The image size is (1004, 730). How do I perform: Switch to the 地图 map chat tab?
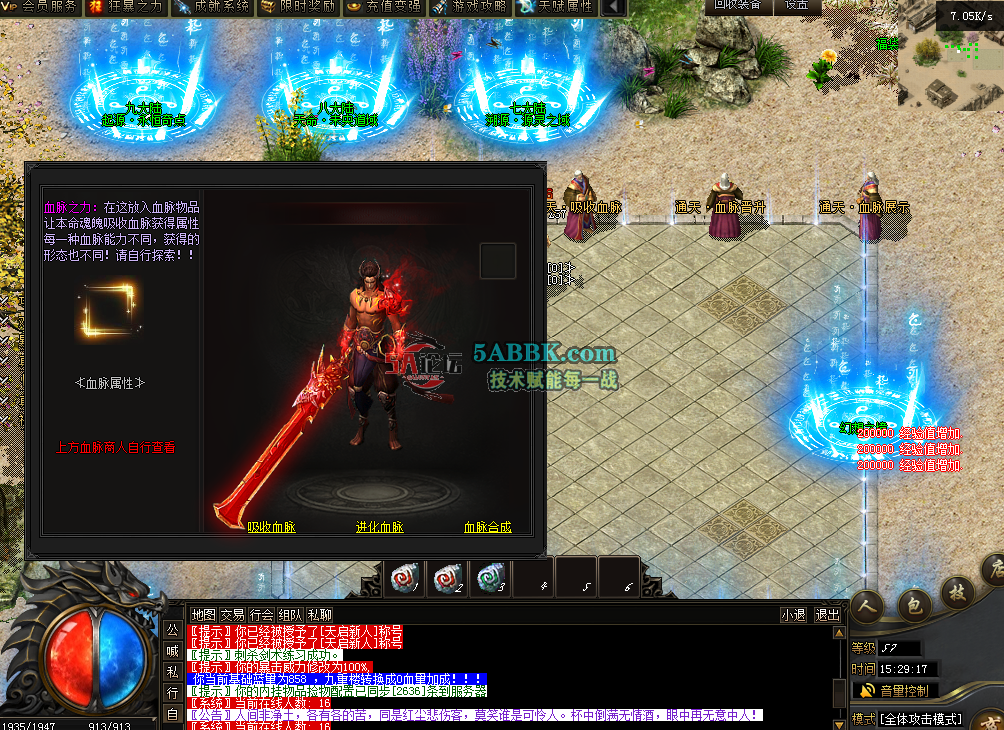[x=203, y=614]
